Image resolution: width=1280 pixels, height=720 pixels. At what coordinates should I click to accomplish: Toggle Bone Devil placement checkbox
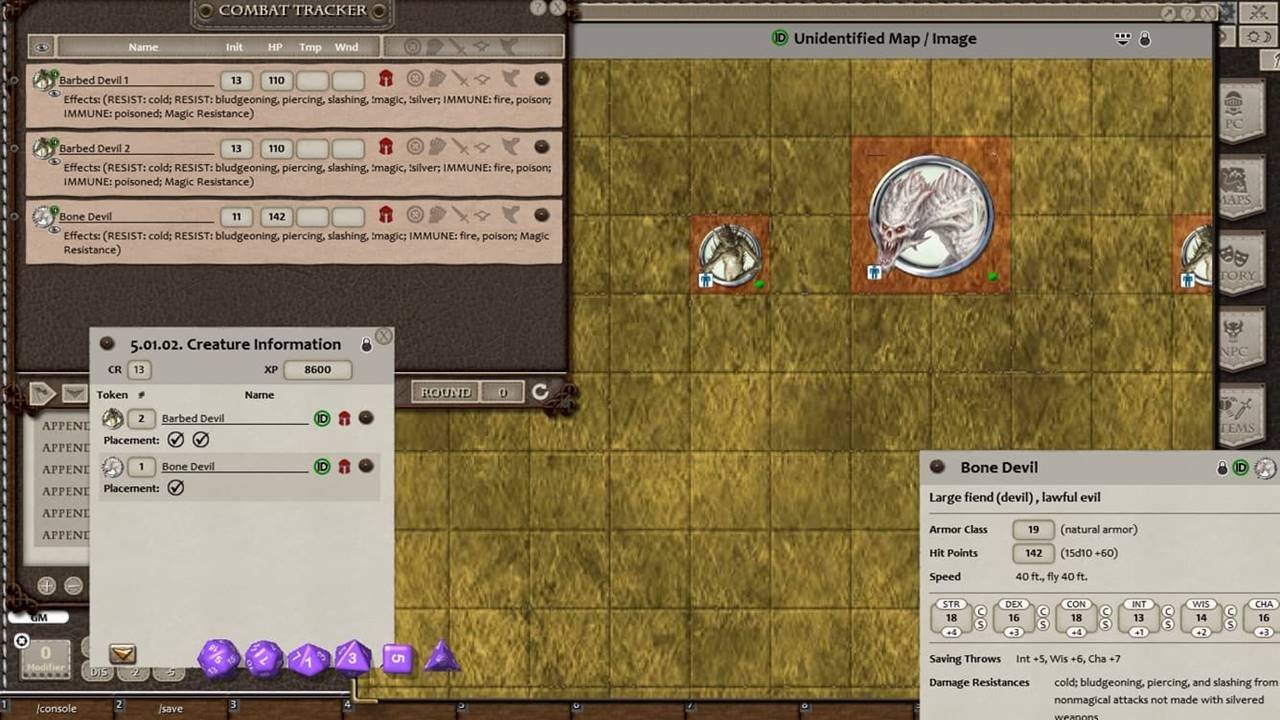pyautogui.click(x=176, y=487)
